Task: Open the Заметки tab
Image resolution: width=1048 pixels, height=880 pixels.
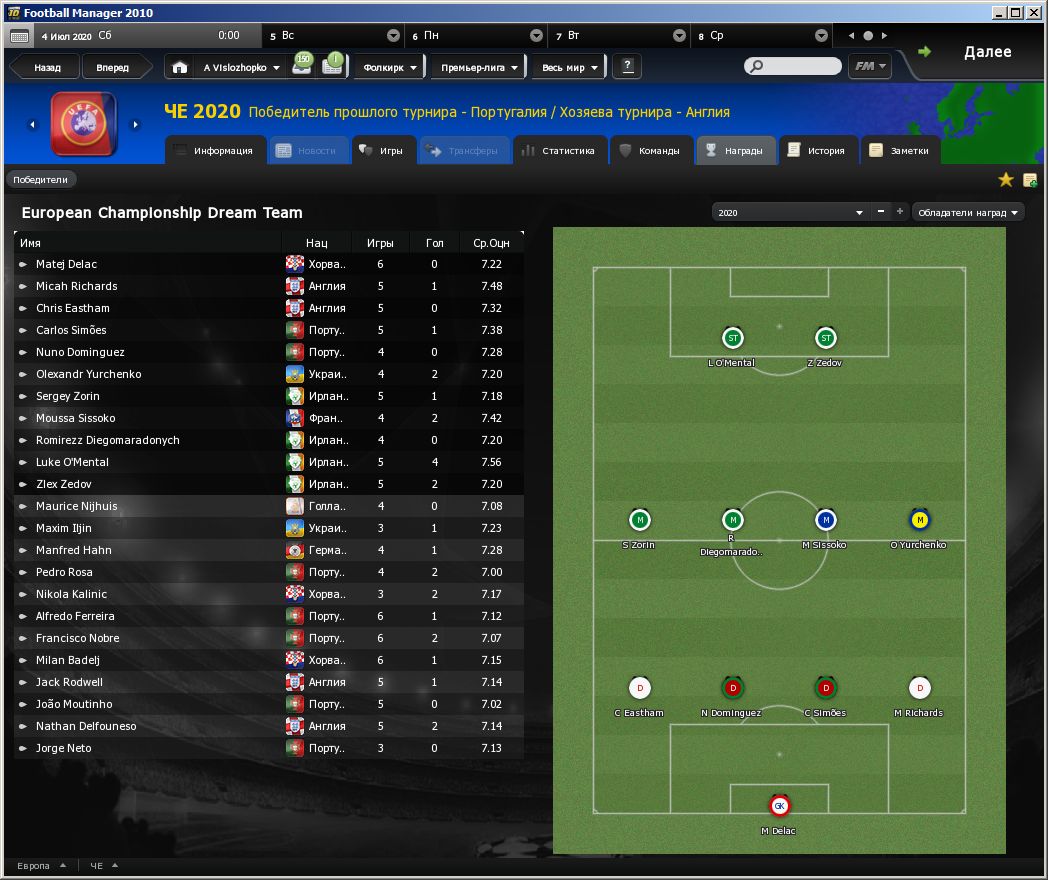Action: point(900,151)
